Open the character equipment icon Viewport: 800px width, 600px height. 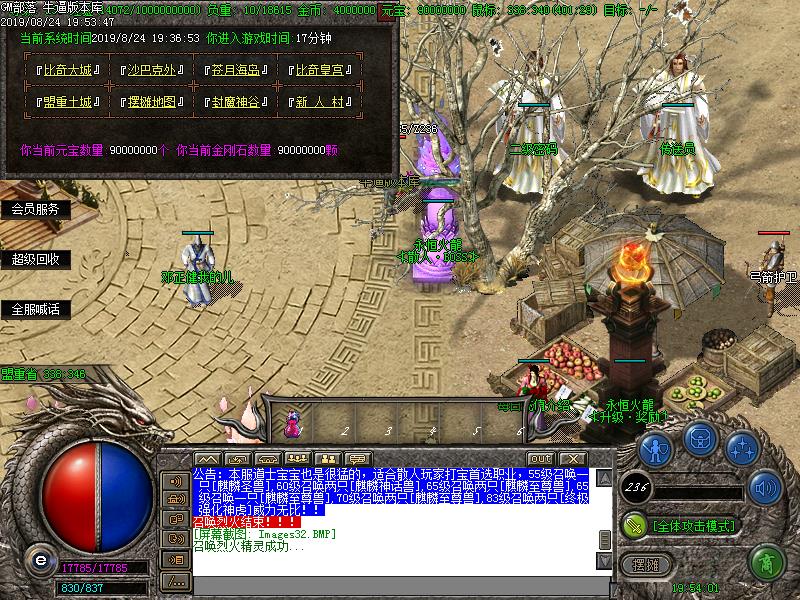(x=655, y=447)
